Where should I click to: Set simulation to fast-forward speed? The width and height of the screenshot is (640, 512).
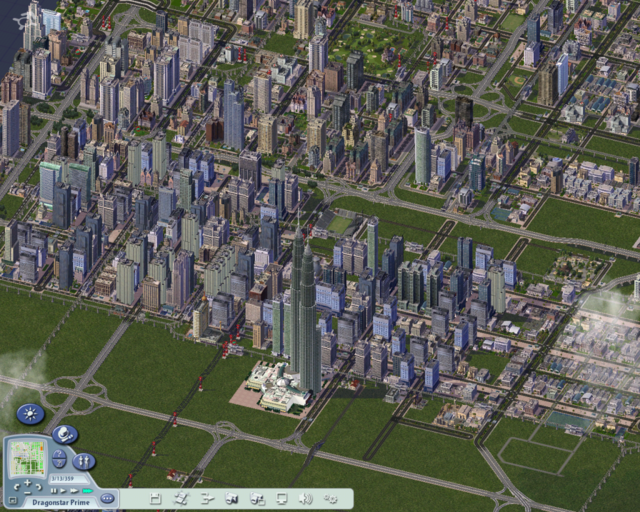(x=75, y=490)
